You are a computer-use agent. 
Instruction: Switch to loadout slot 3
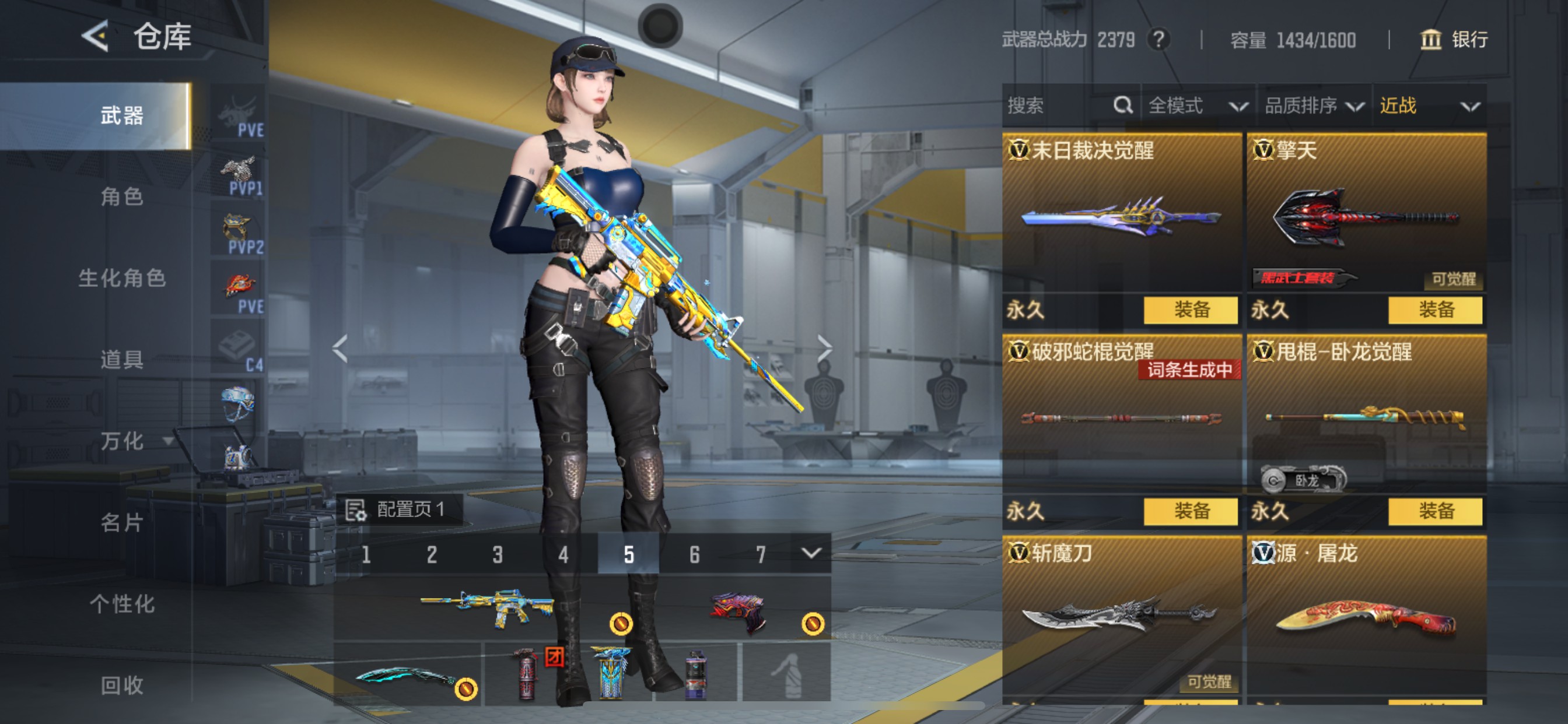click(x=498, y=554)
